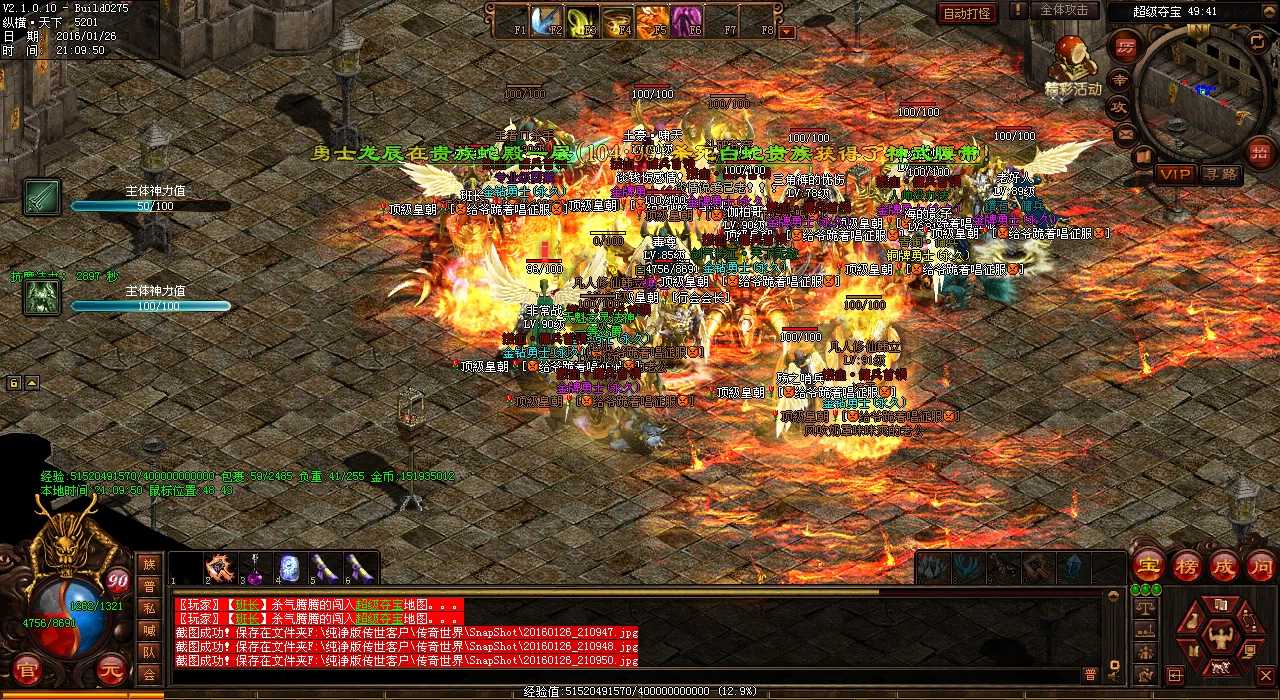Toggle the 自动打怪 auto-fight button
This screenshot has height=700, width=1280.
click(967, 13)
